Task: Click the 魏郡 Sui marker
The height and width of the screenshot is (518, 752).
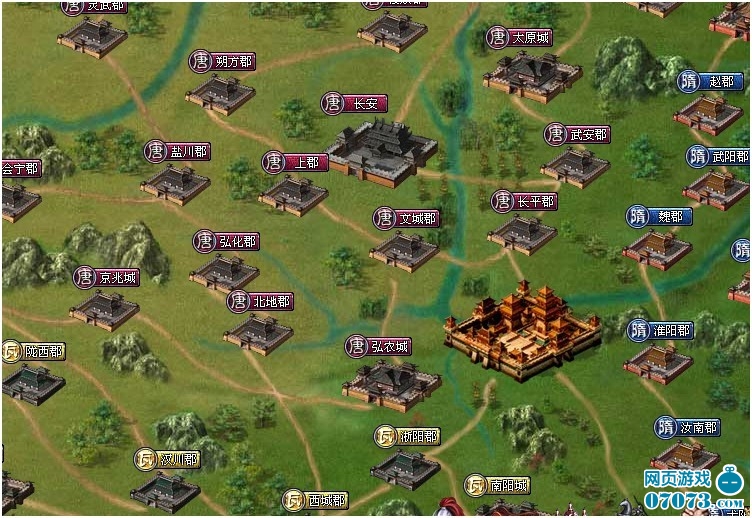Action: [x=659, y=217]
